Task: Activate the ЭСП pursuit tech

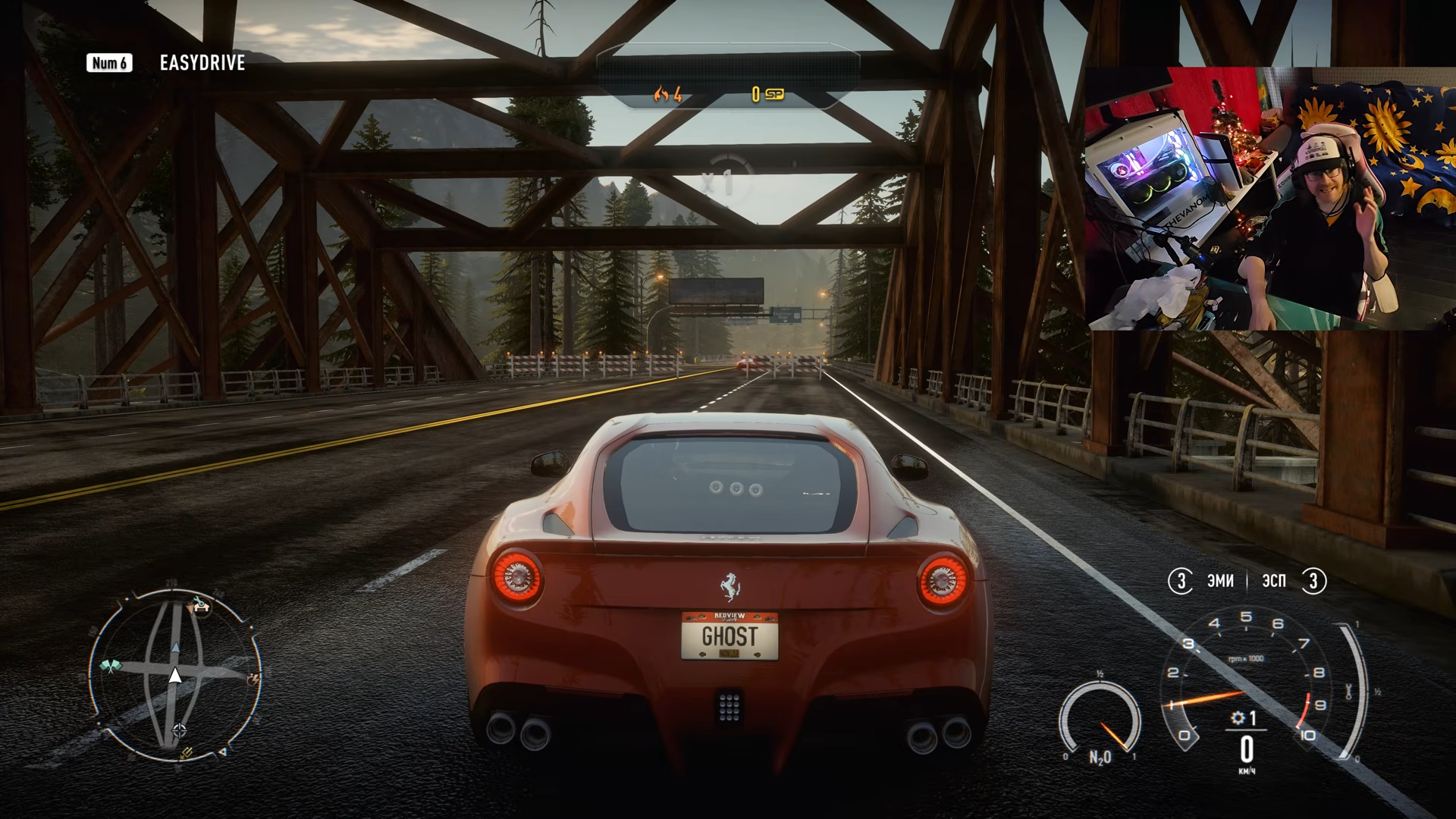Action: click(x=1274, y=581)
